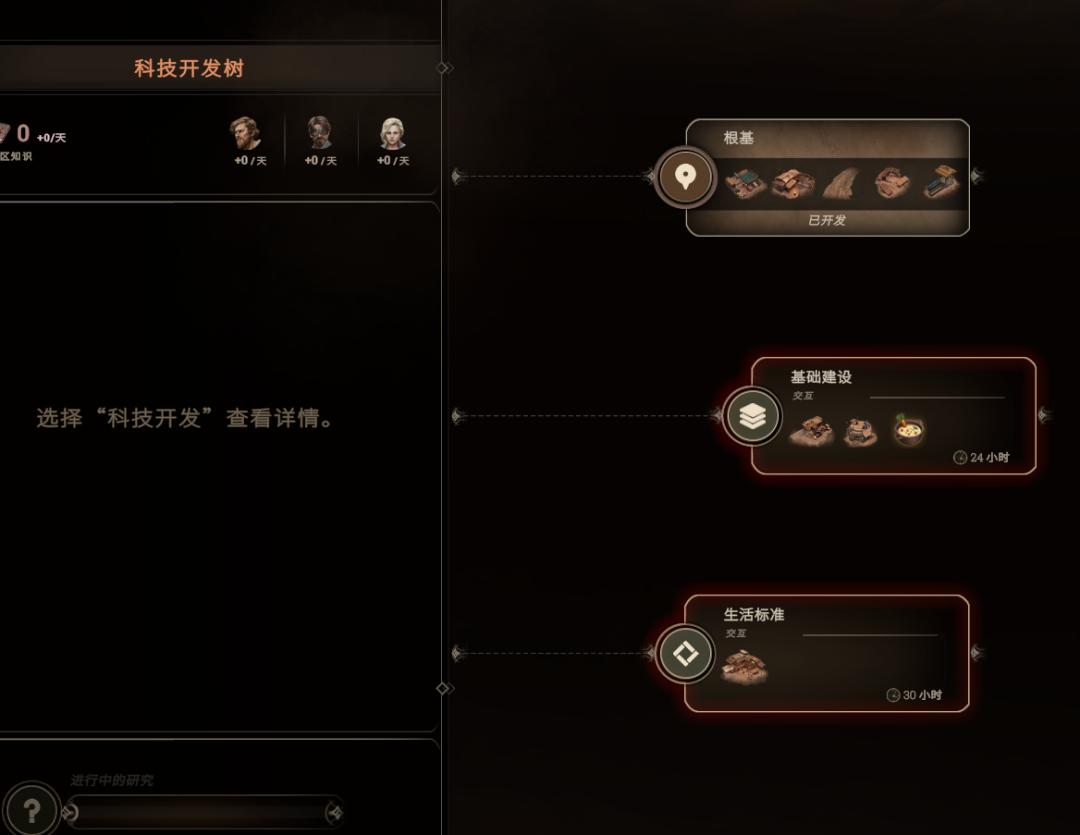
Task: Select the blonde woman portrait
Action: coord(392,134)
